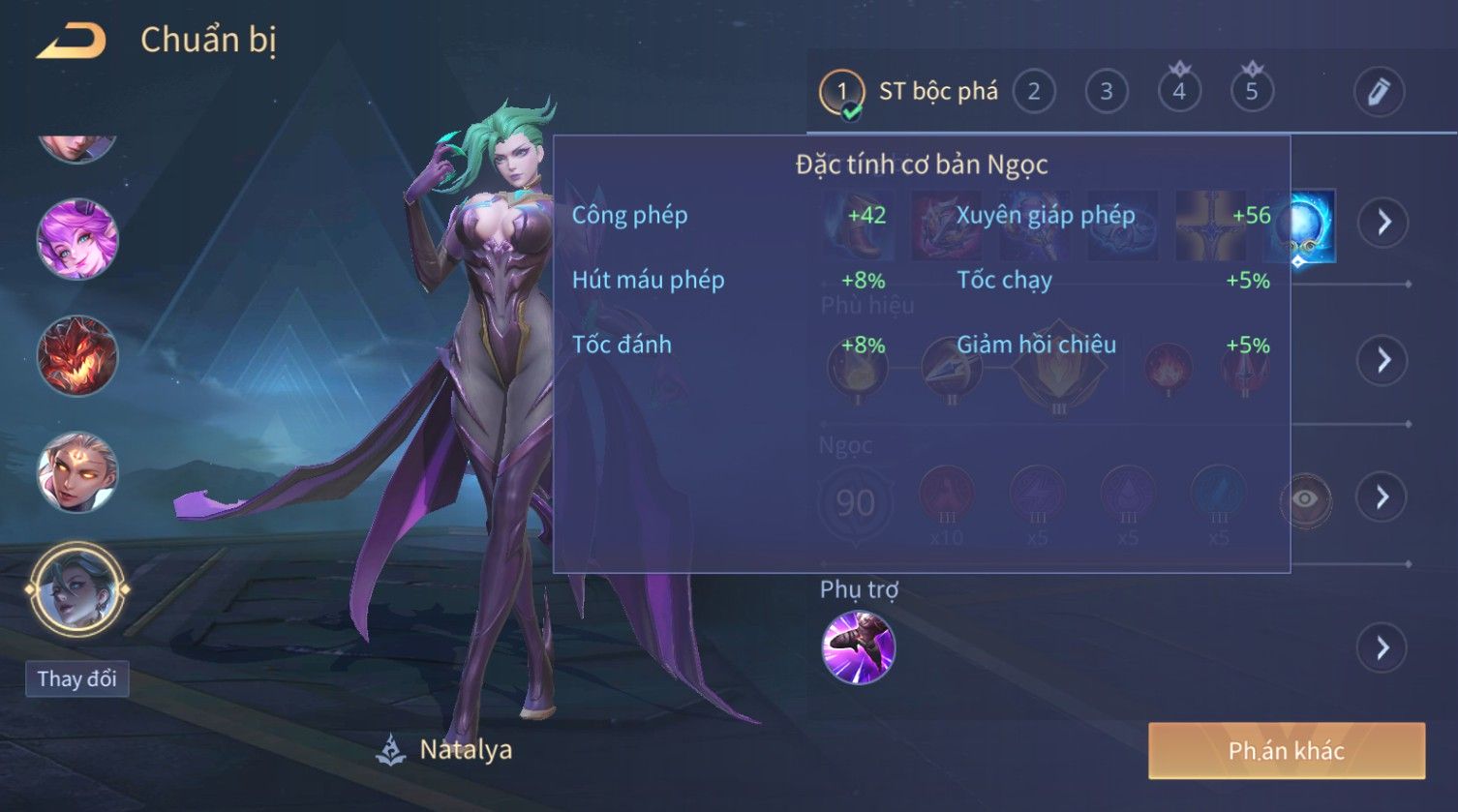Expand the Phù hiệu badge section arrow

coord(1382,360)
